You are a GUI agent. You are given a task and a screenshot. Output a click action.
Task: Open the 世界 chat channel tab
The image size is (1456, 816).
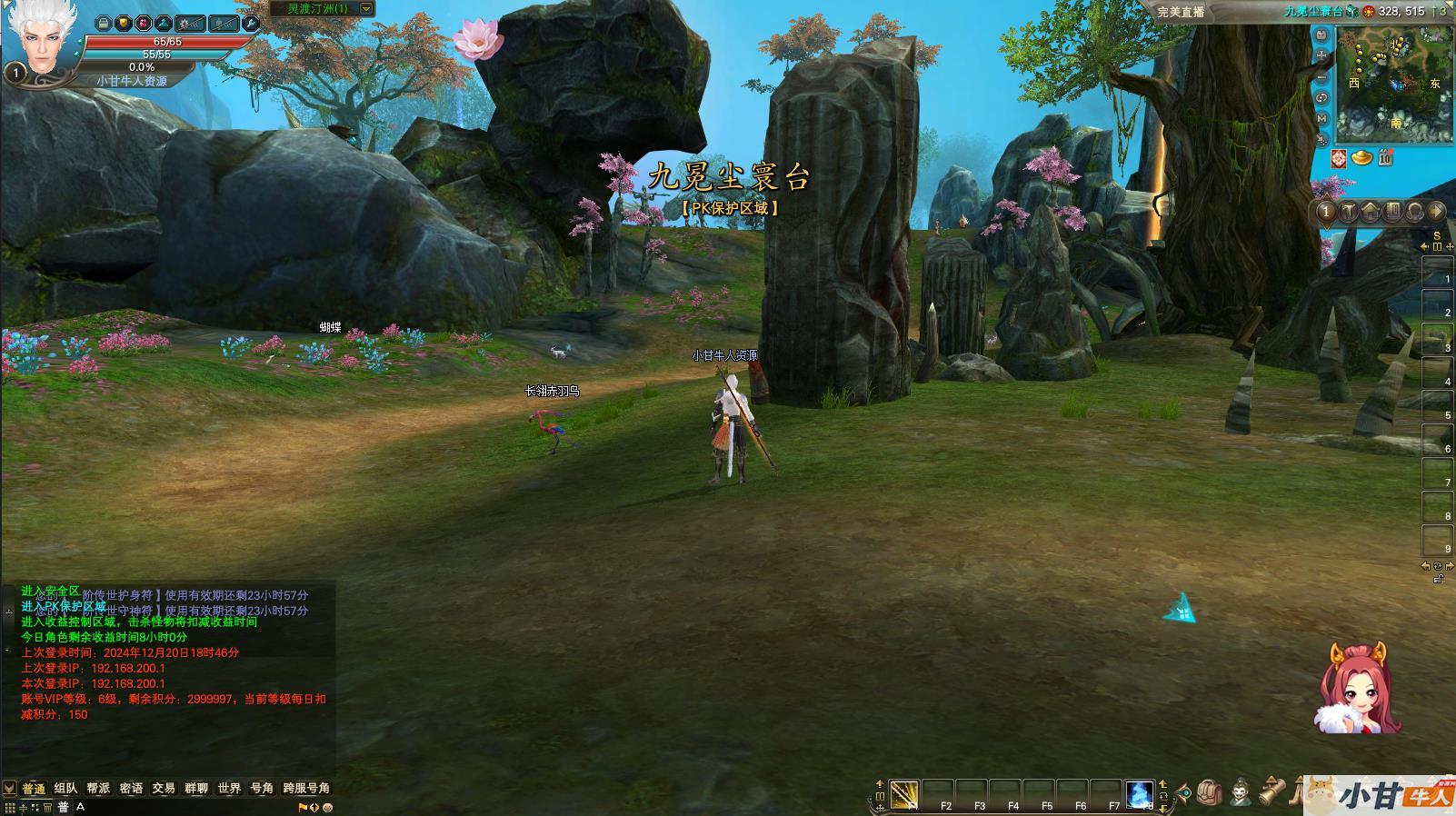tap(229, 788)
